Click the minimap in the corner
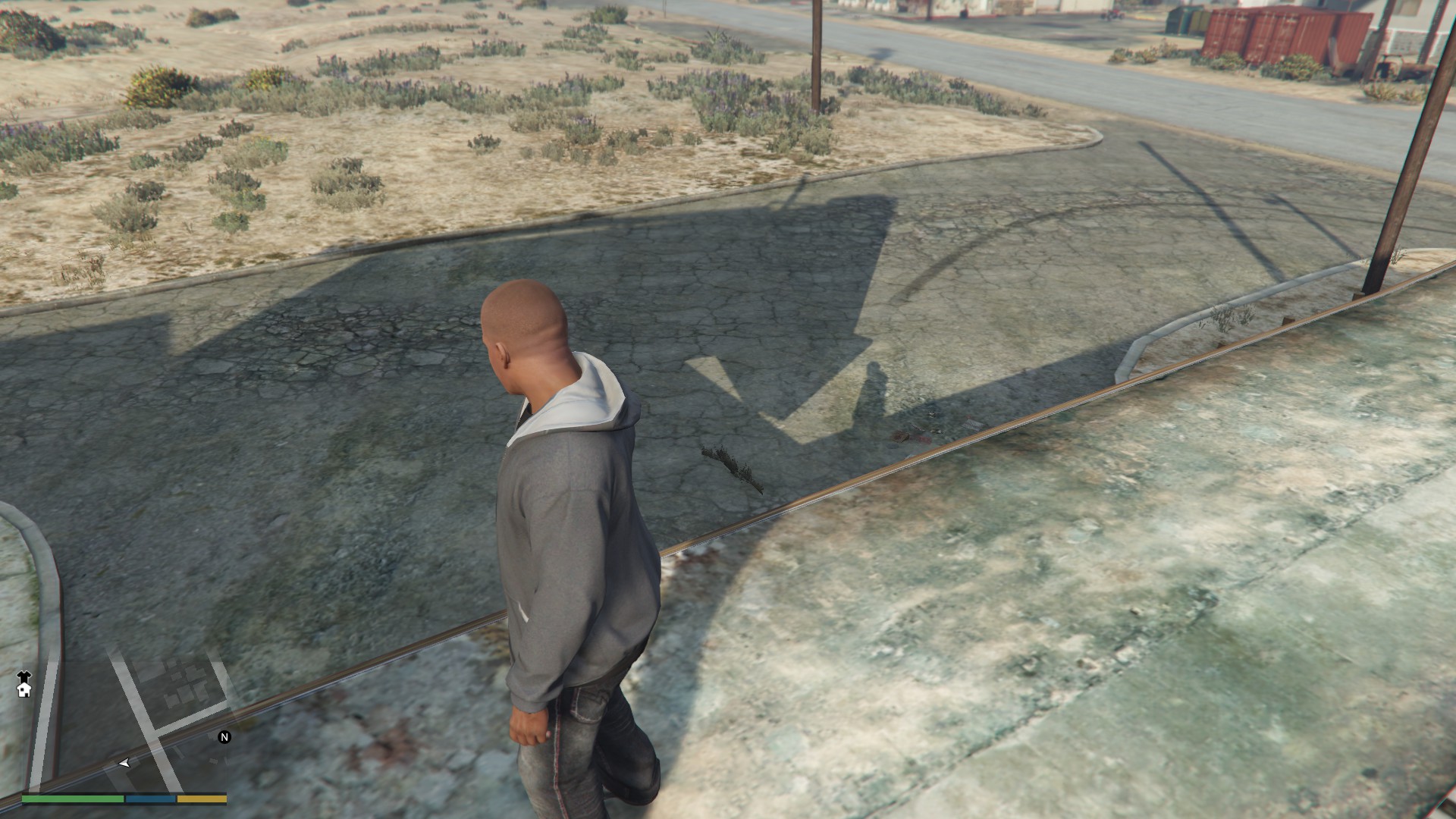Image resolution: width=1456 pixels, height=819 pixels. click(x=124, y=713)
